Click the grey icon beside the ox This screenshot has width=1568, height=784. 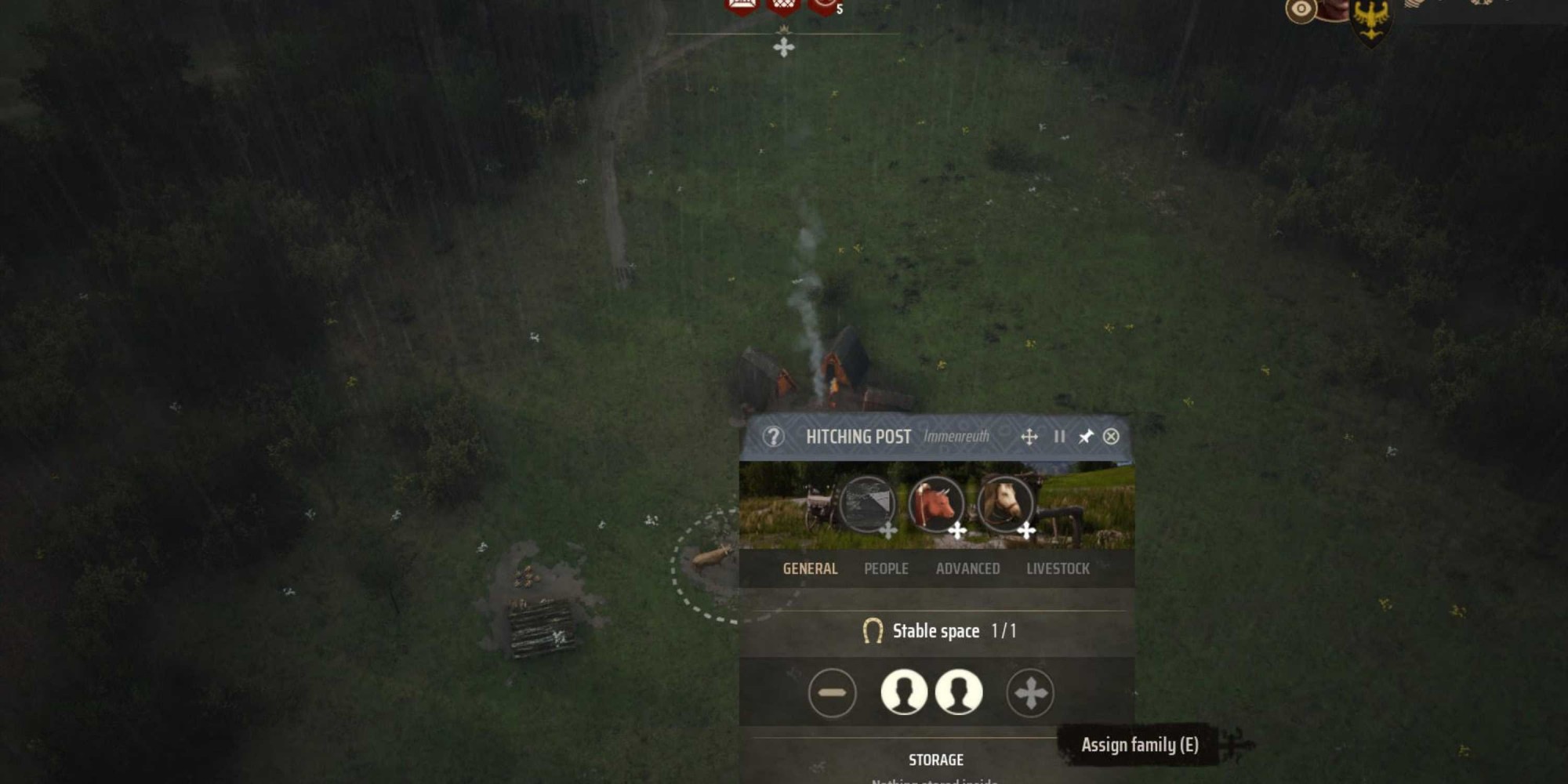[867, 503]
